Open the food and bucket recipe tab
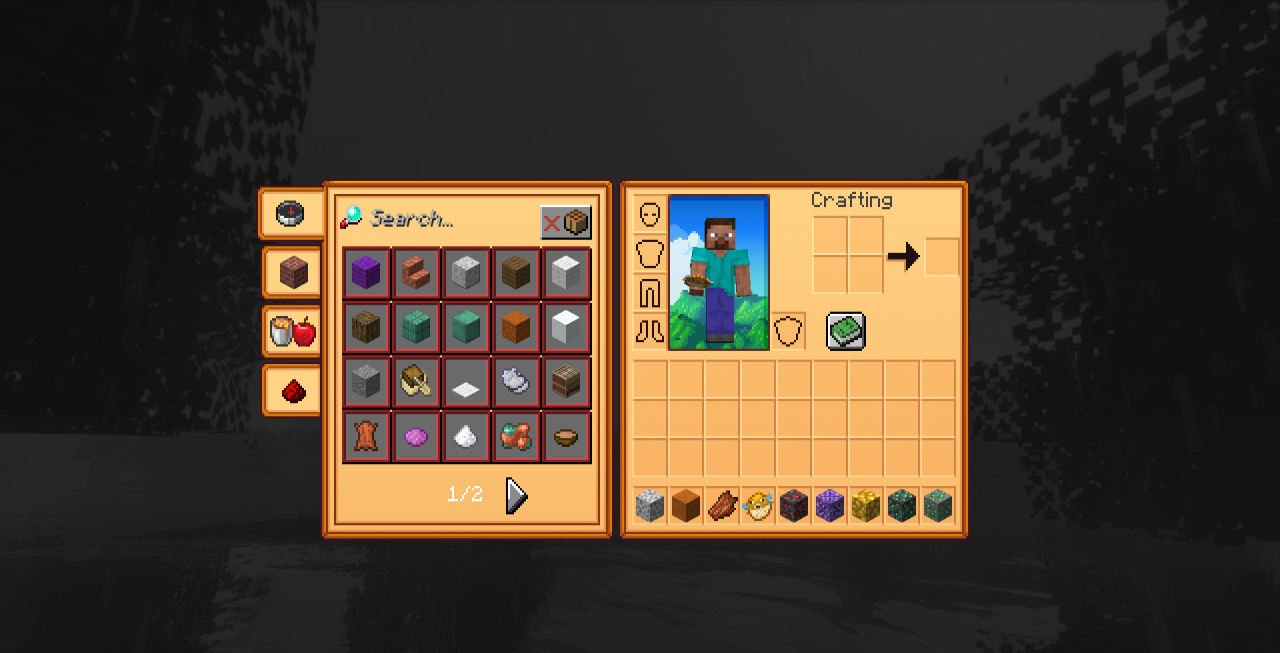This screenshot has height=653, width=1280. tap(293, 331)
